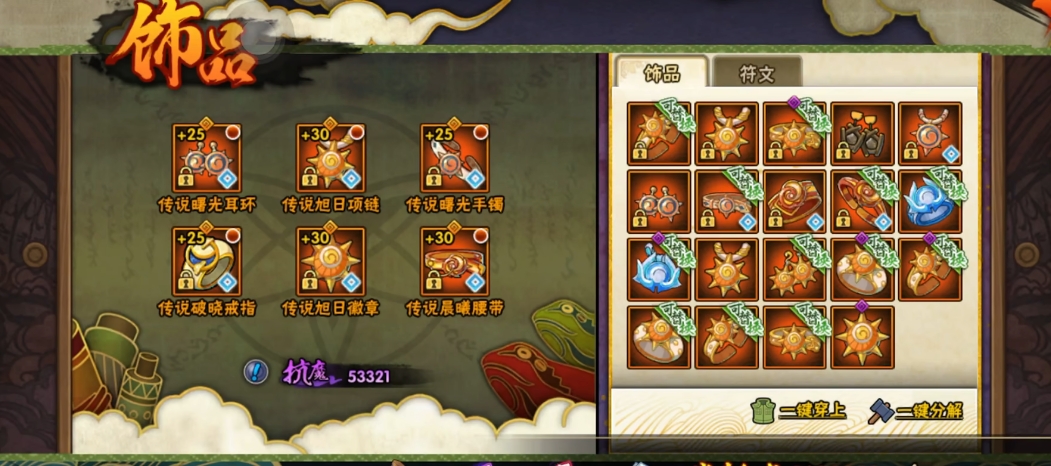Click the 一键分解 decompose-all button

click(x=916, y=412)
